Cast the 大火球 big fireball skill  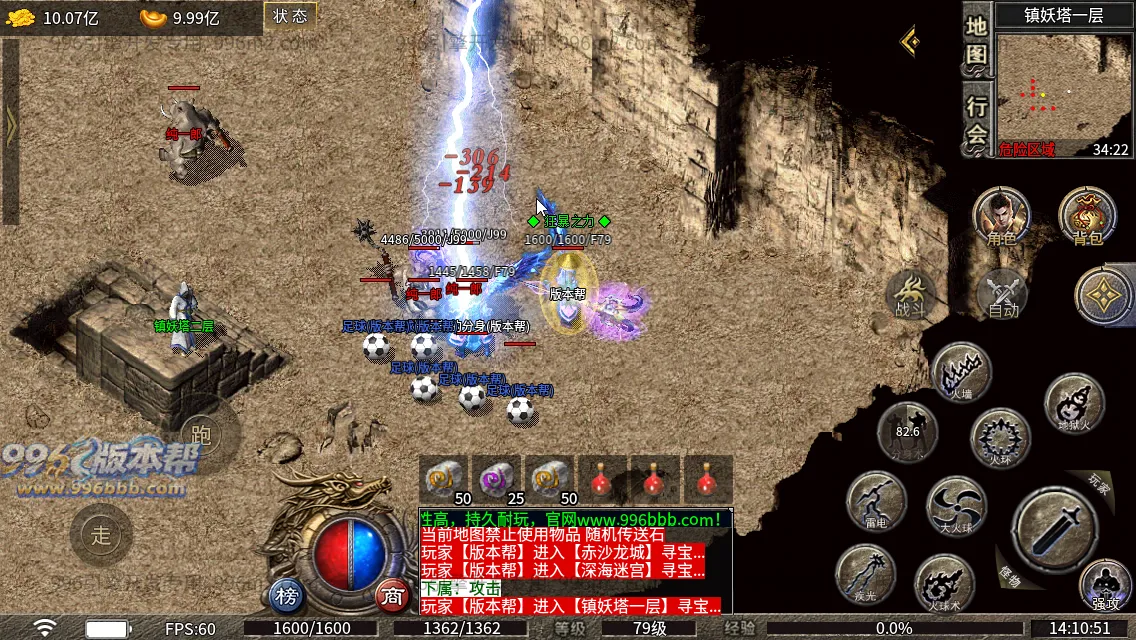956,505
